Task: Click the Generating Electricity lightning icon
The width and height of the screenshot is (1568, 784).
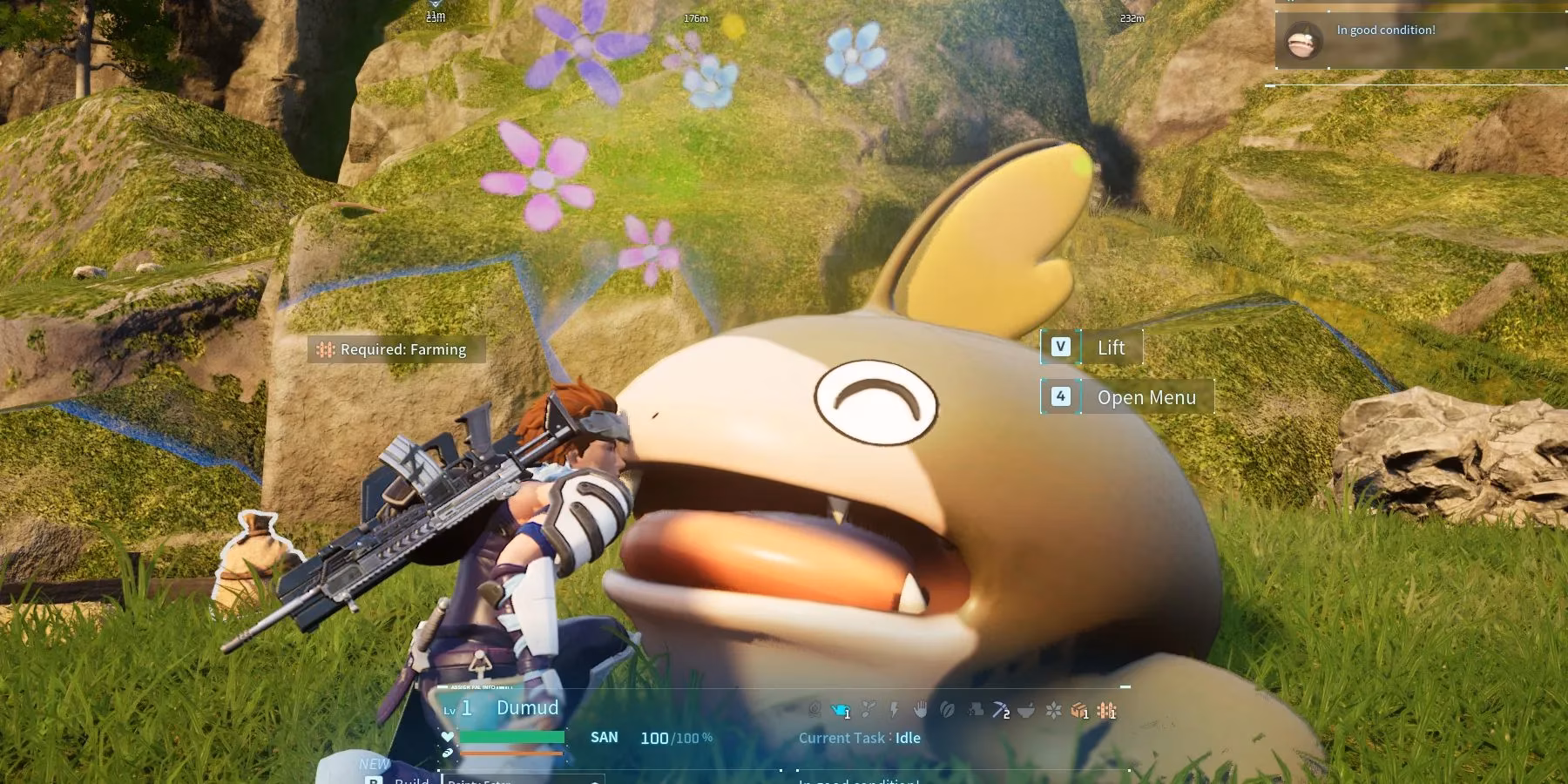Action: [894, 711]
